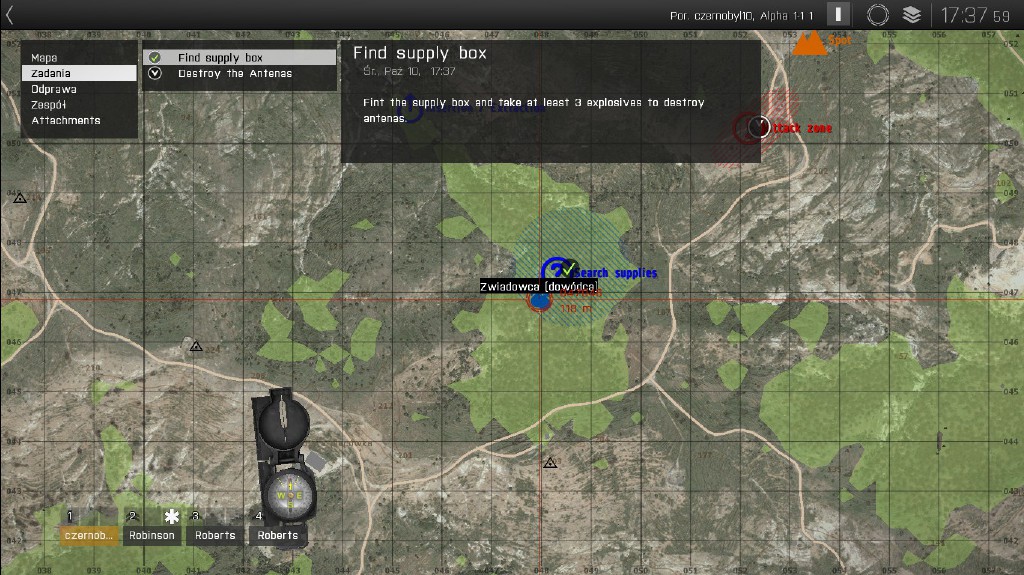
Task: Click the Search supplies map marker
Action: pyautogui.click(x=556, y=270)
